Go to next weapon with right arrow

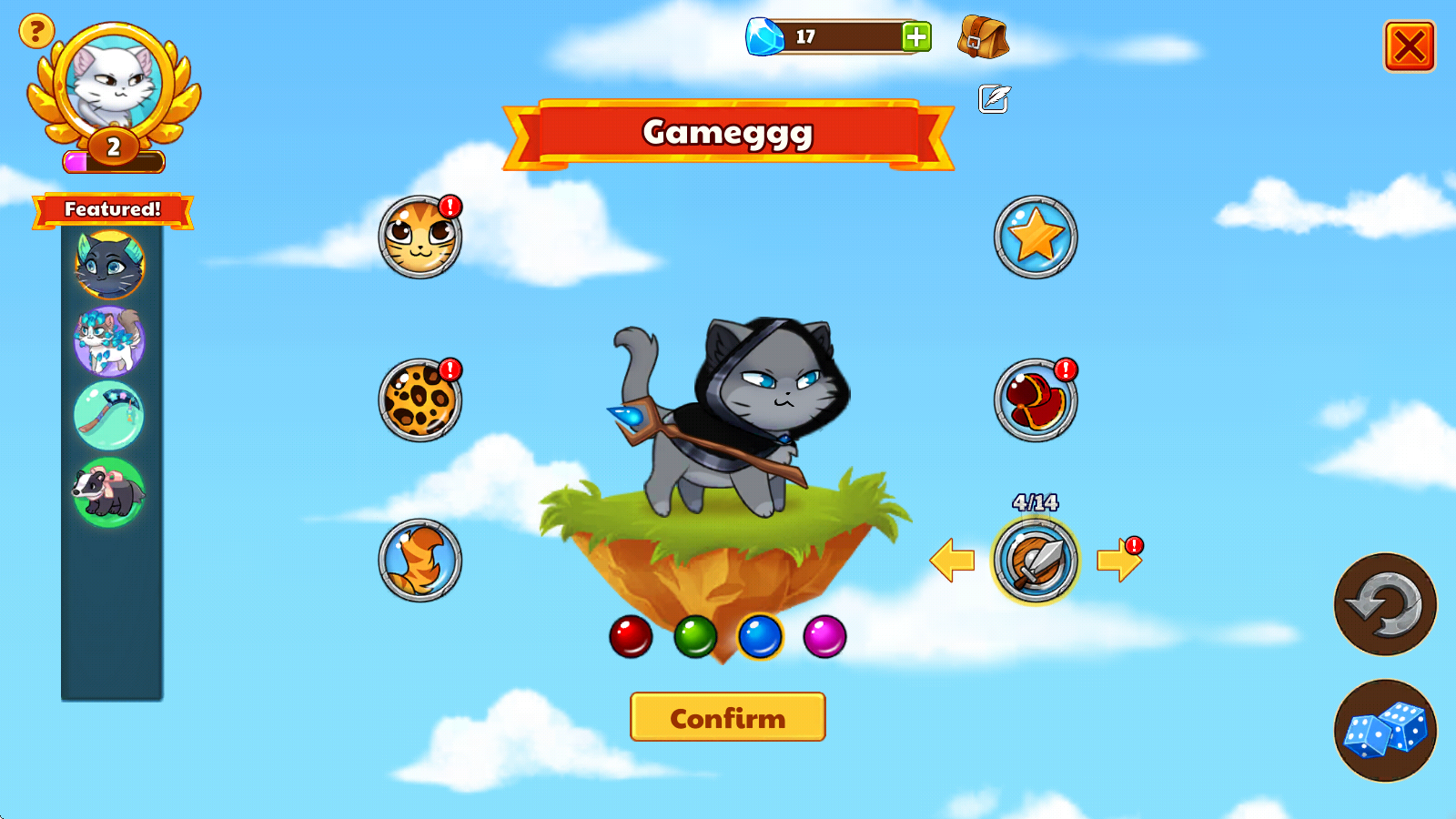point(1117,560)
